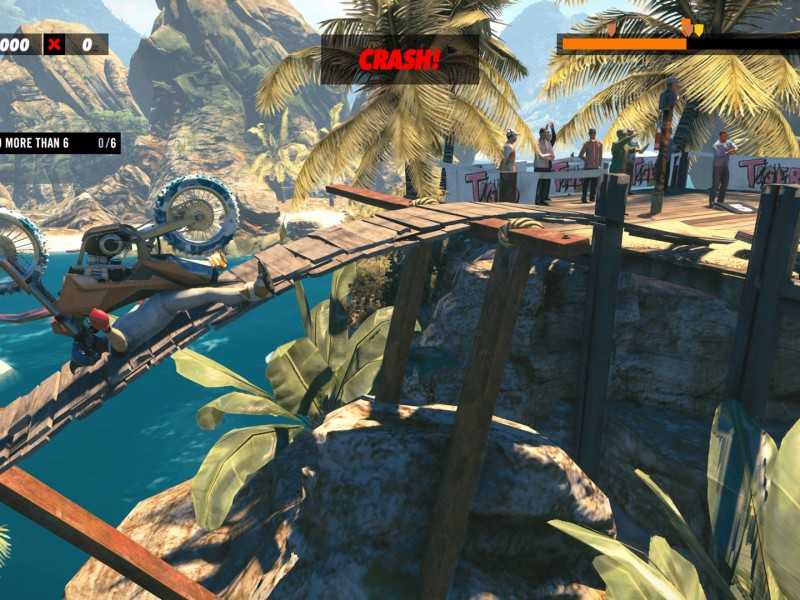Select the gold medal marker on progress bar
This screenshot has height=600, width=800.
698,30
